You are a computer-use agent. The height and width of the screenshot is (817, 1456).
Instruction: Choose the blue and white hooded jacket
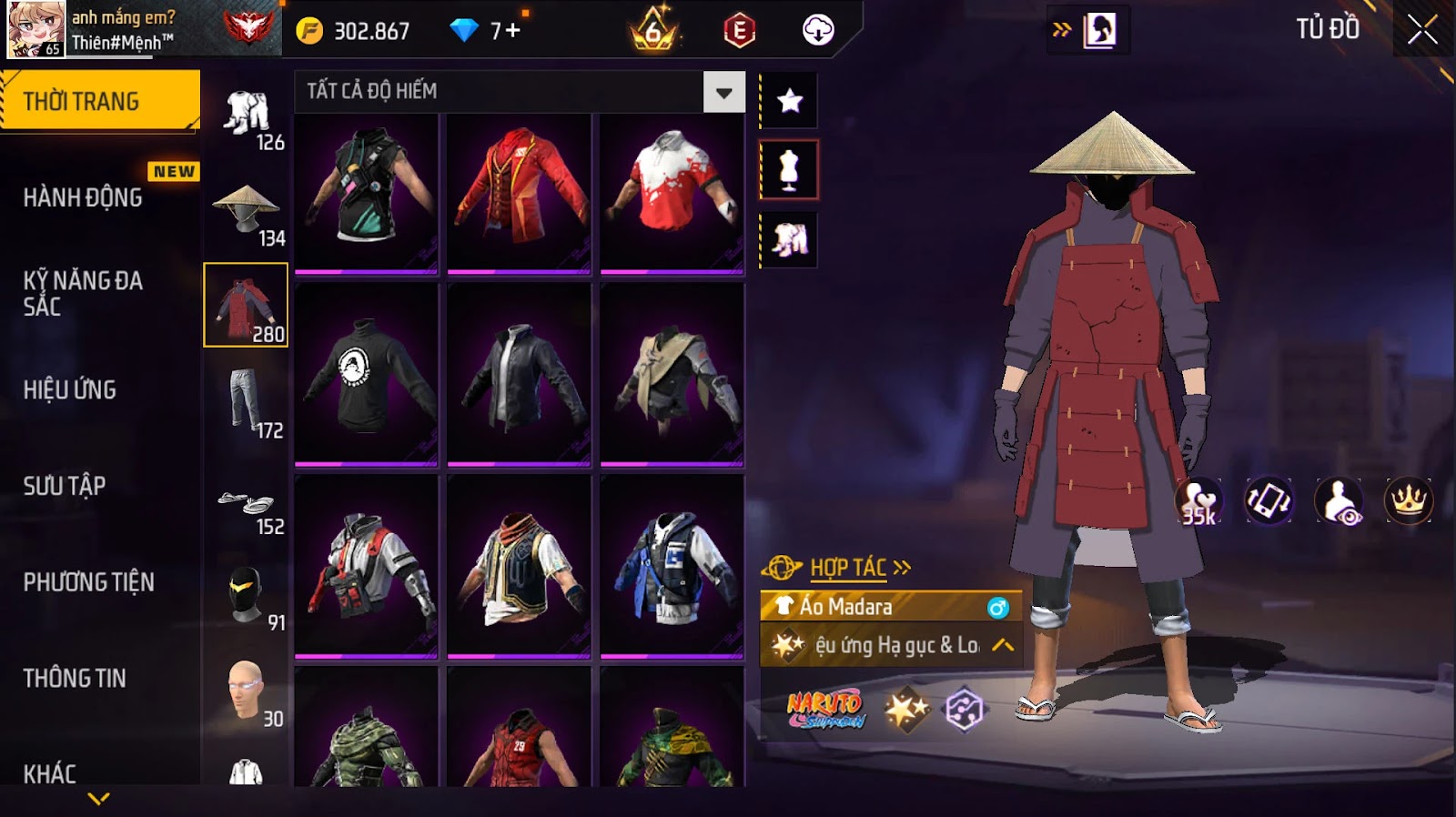[x=672, y=566]
